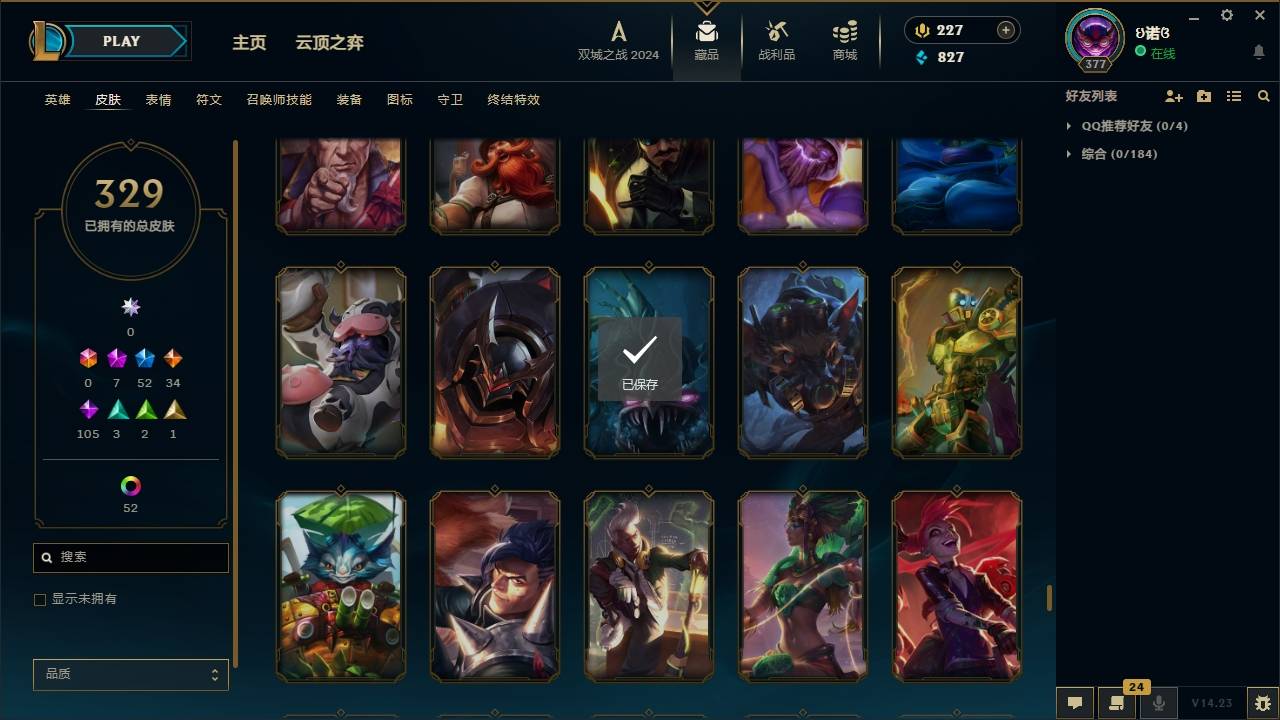Screen dimensions: 1280x720
Task: Open the bug report icon
Action: tap(1262, 703)
